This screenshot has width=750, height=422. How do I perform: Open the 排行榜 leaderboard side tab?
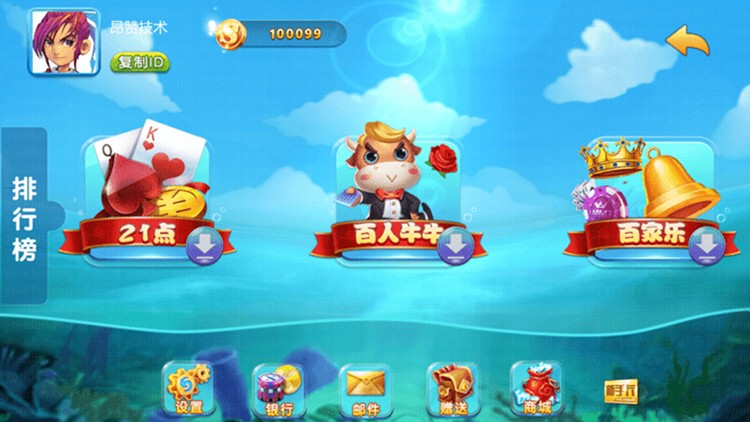pyautogui.click(x=25, y=218)
